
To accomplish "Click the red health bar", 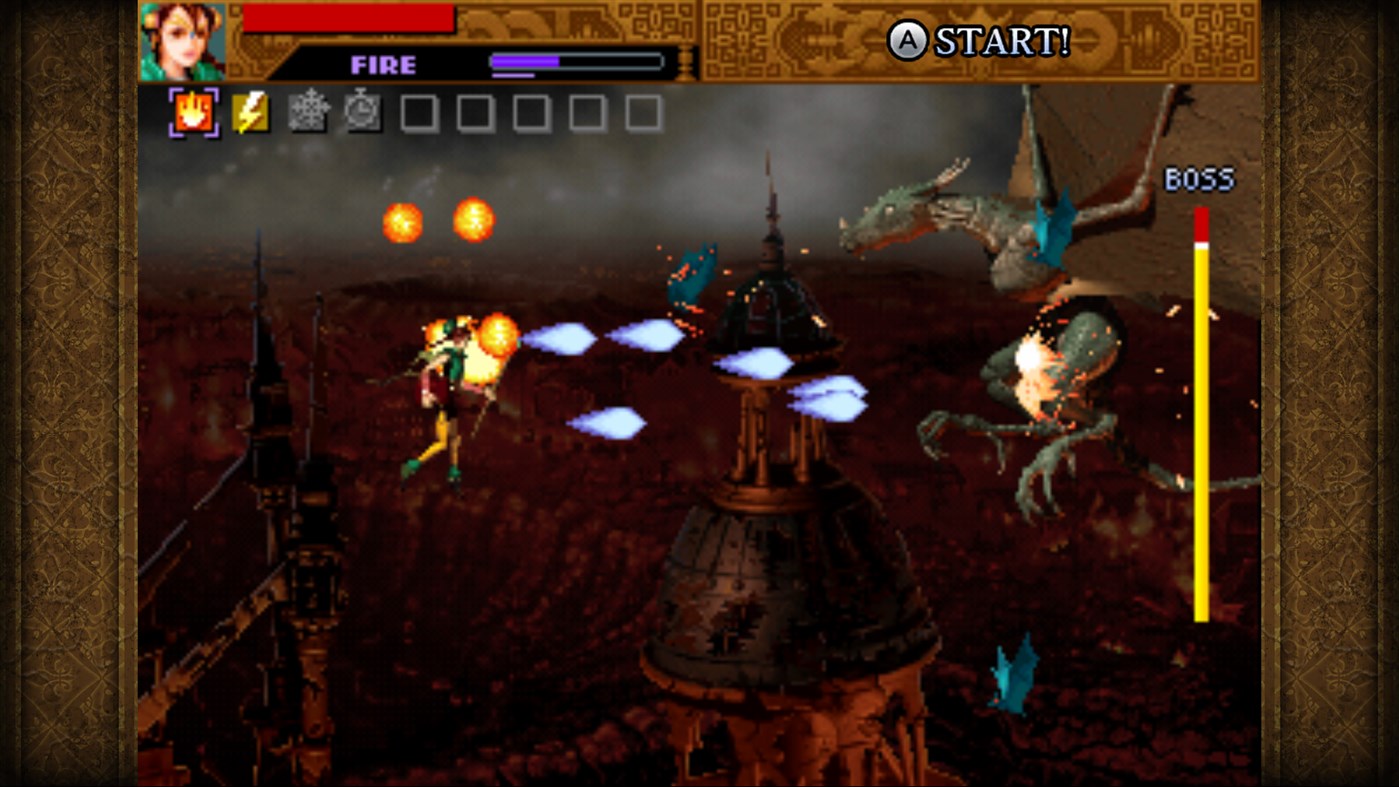I will [350, 18].
